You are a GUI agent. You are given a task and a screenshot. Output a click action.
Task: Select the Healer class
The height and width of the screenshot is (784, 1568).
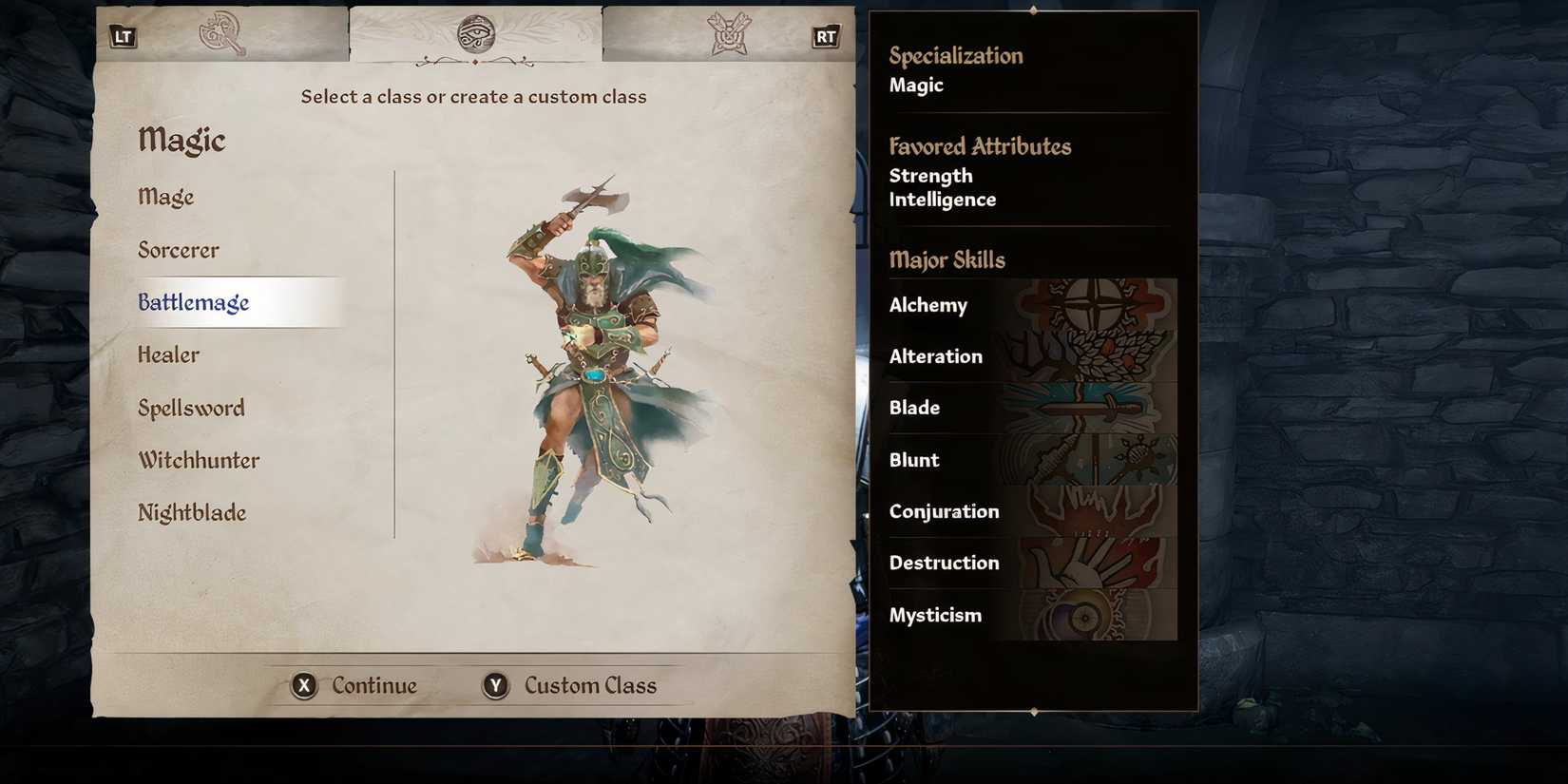click(x=168, y=354)
